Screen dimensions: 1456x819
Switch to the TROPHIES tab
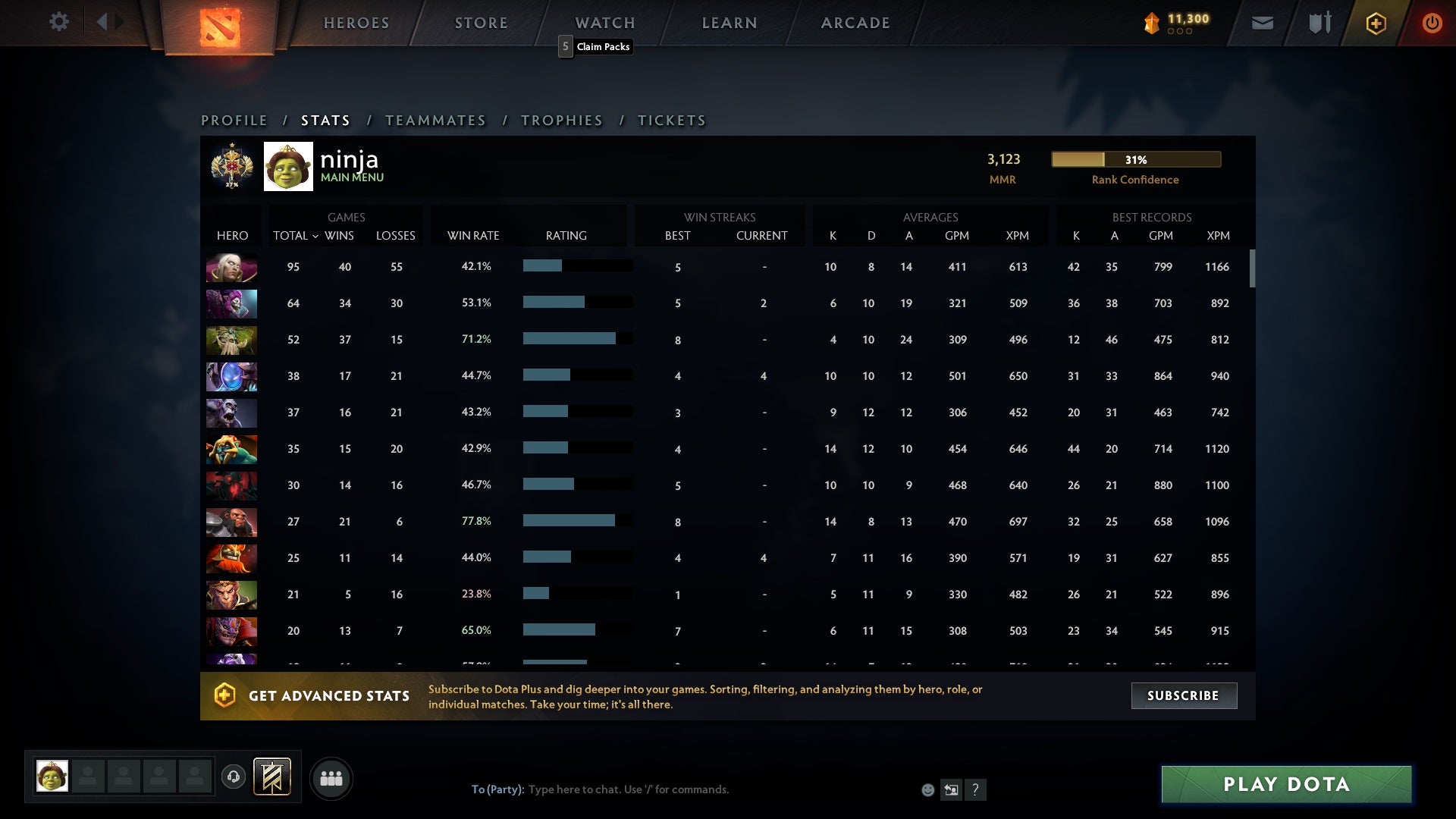561,120
